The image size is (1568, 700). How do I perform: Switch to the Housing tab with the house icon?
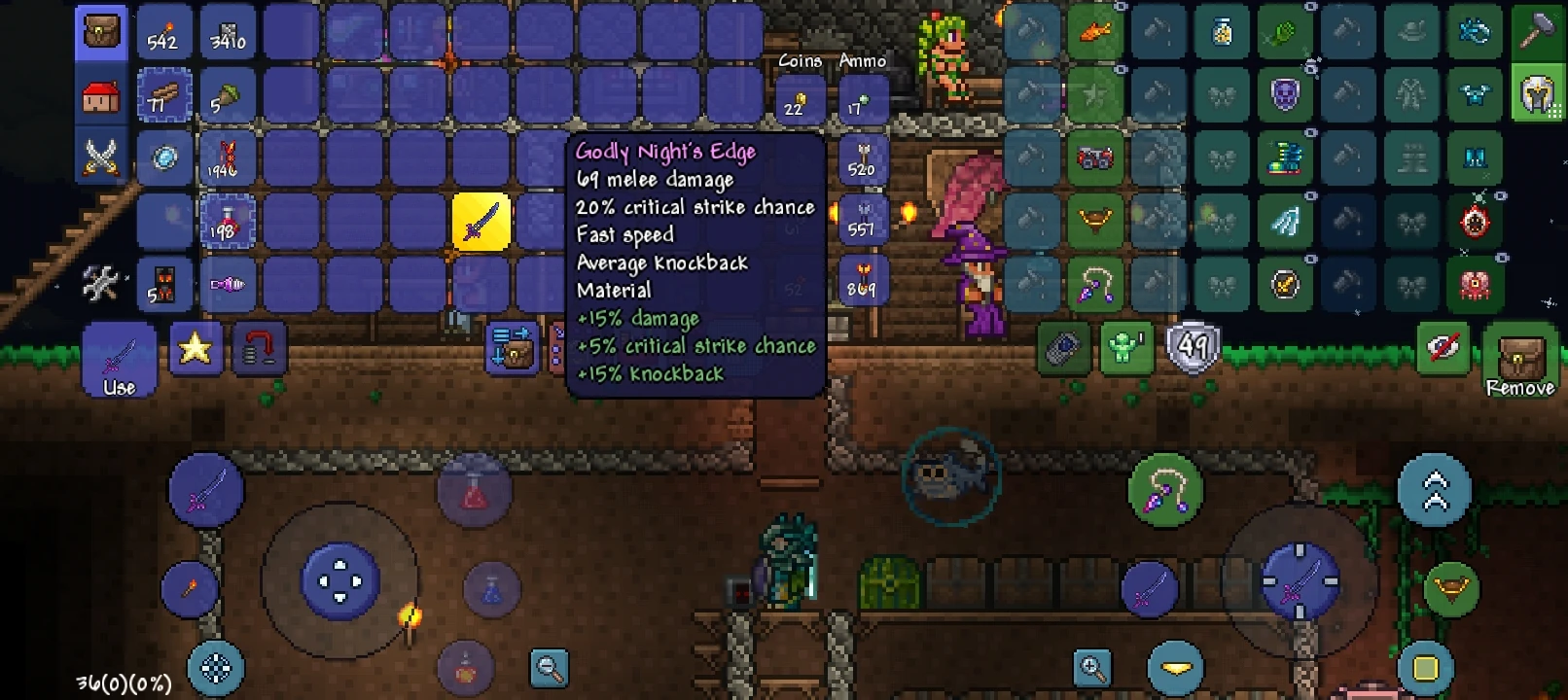(x=101, y=93)
